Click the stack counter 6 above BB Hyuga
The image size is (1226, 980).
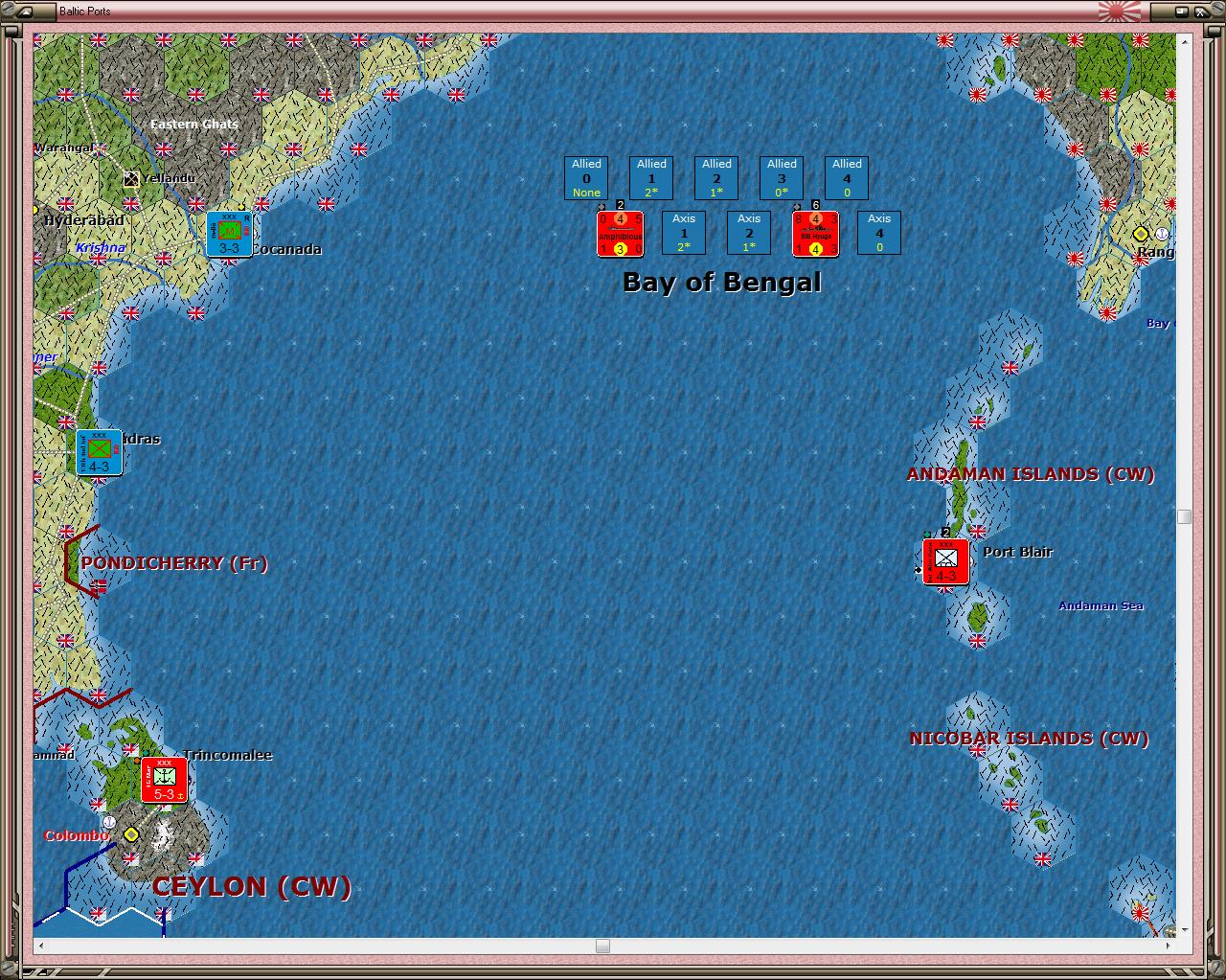coord(815,204)
